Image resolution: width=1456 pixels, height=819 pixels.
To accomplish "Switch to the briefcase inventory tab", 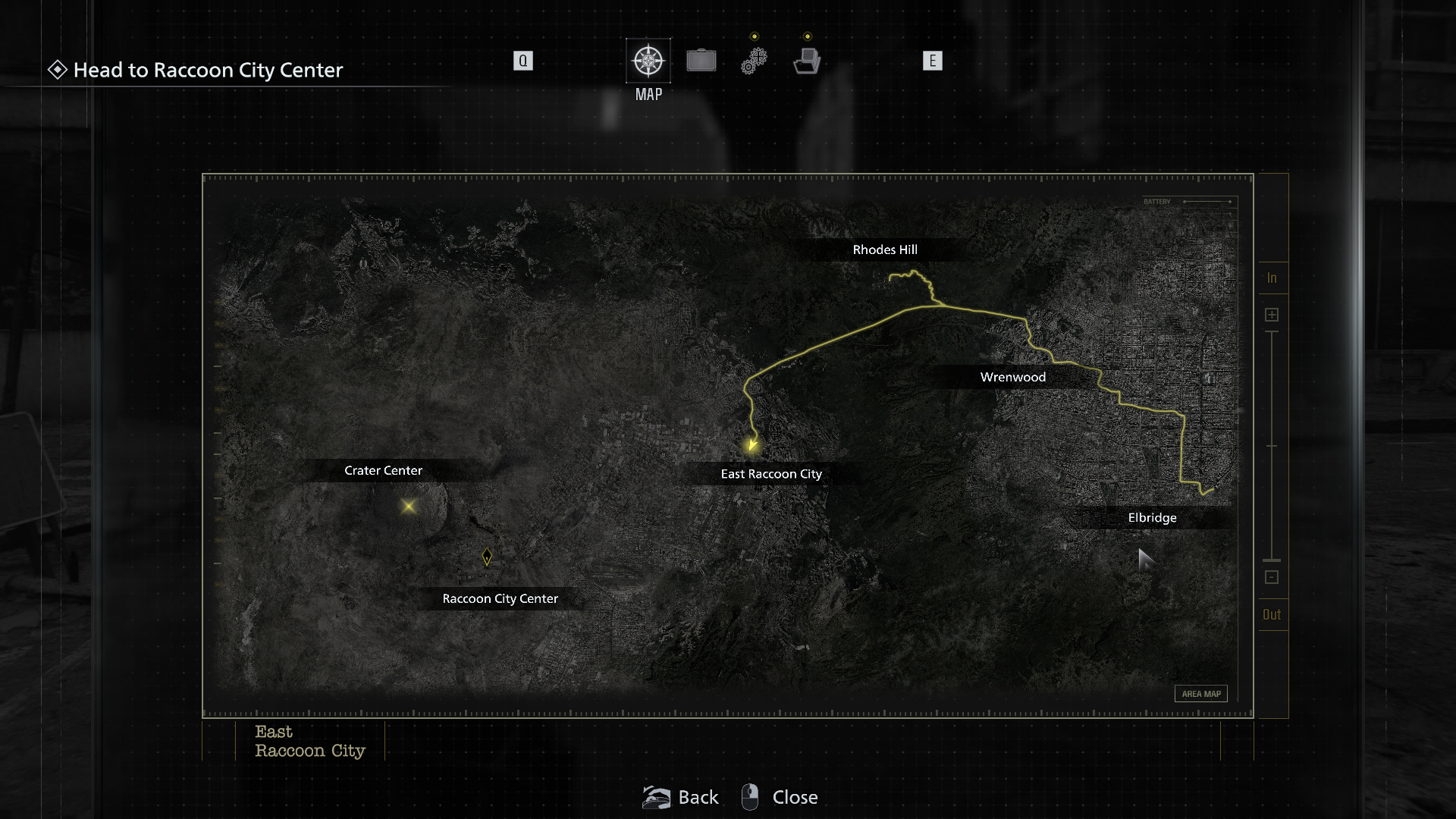I will [x=701, y=61].
